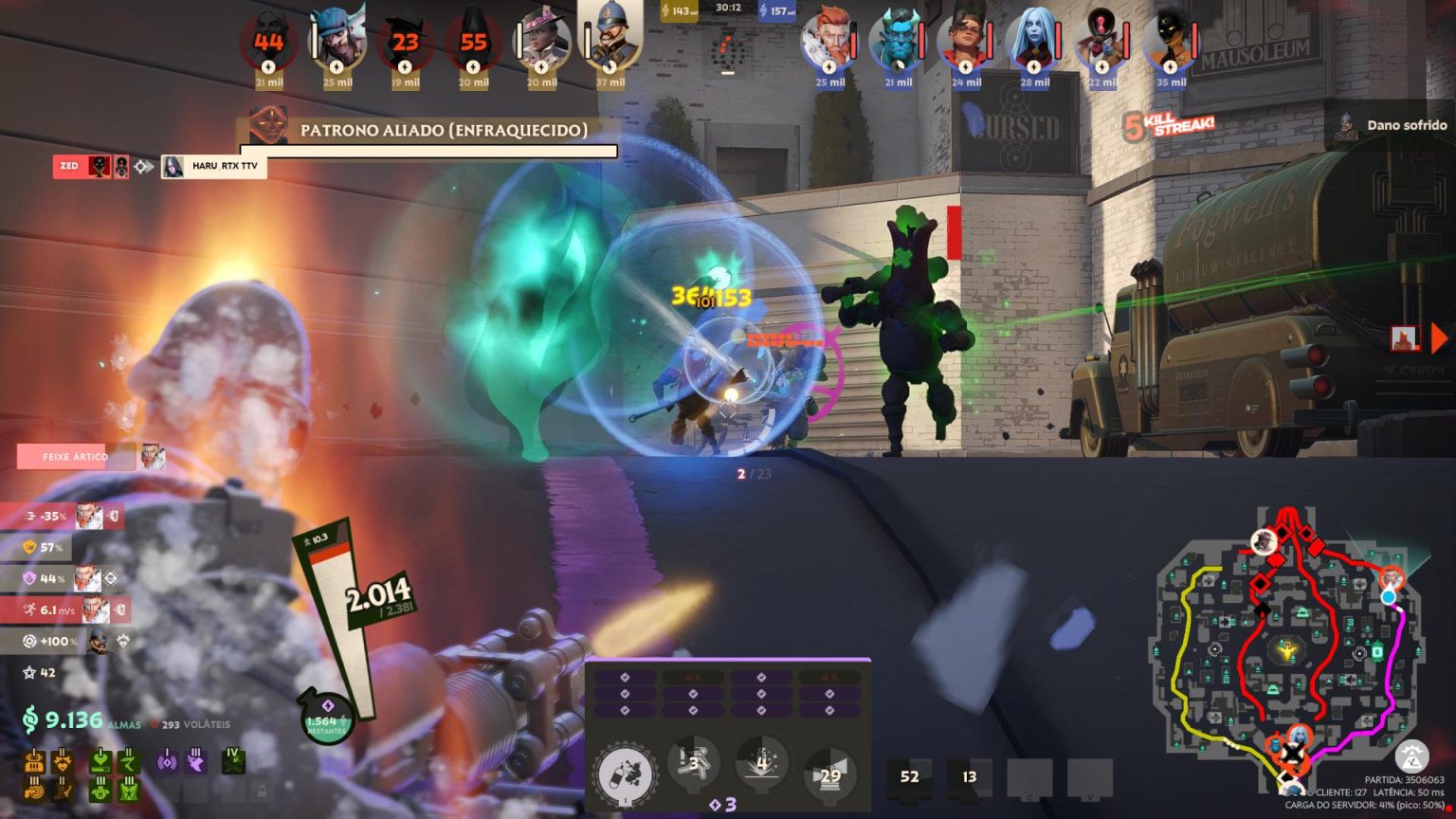The height and width of the screenshot is (819, 1456).
Task: Click the ability icon showing 3 charges
Action: 693,763
